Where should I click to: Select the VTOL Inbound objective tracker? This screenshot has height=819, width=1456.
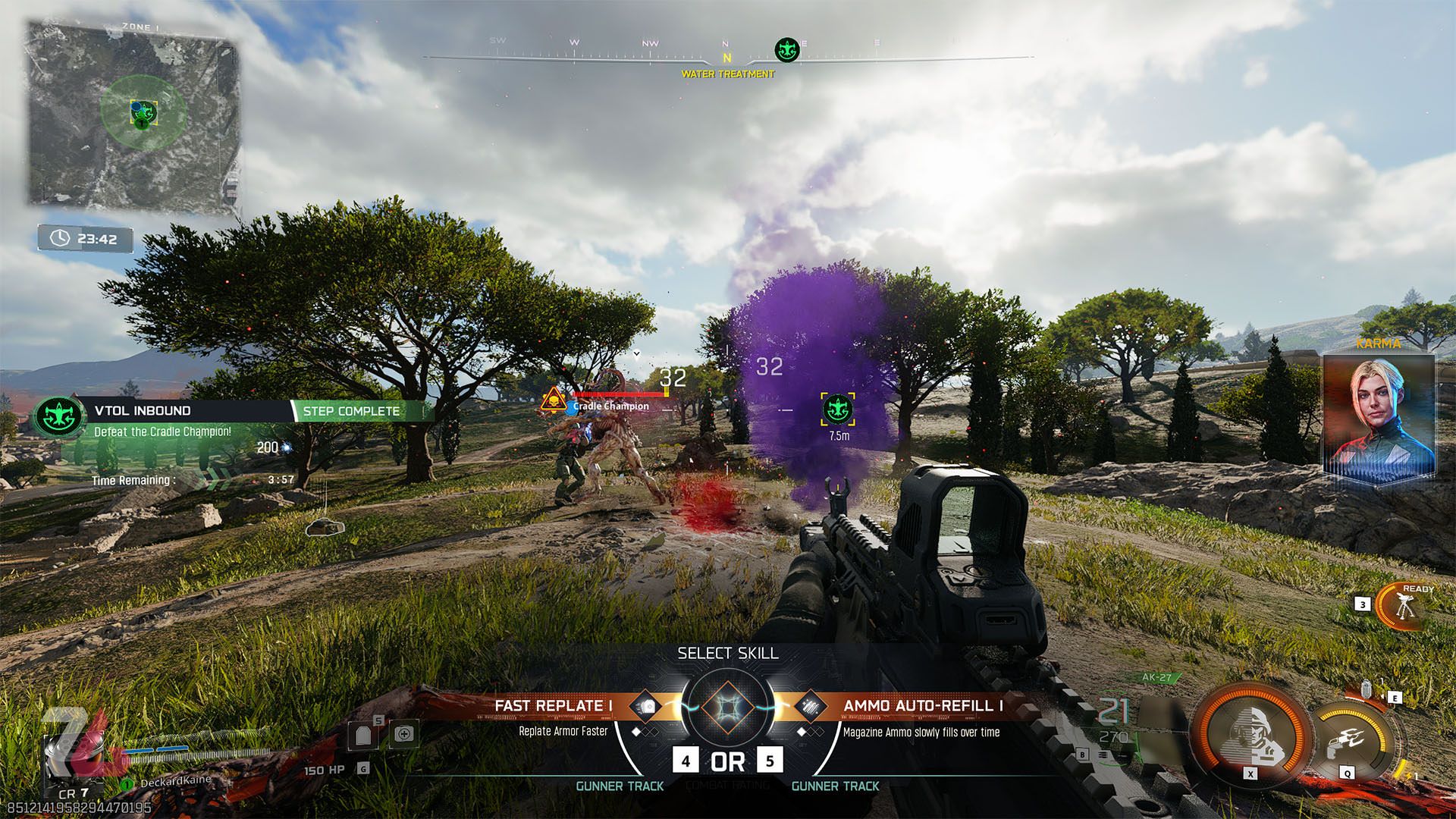pyautogui.click(x=142, y=411)
